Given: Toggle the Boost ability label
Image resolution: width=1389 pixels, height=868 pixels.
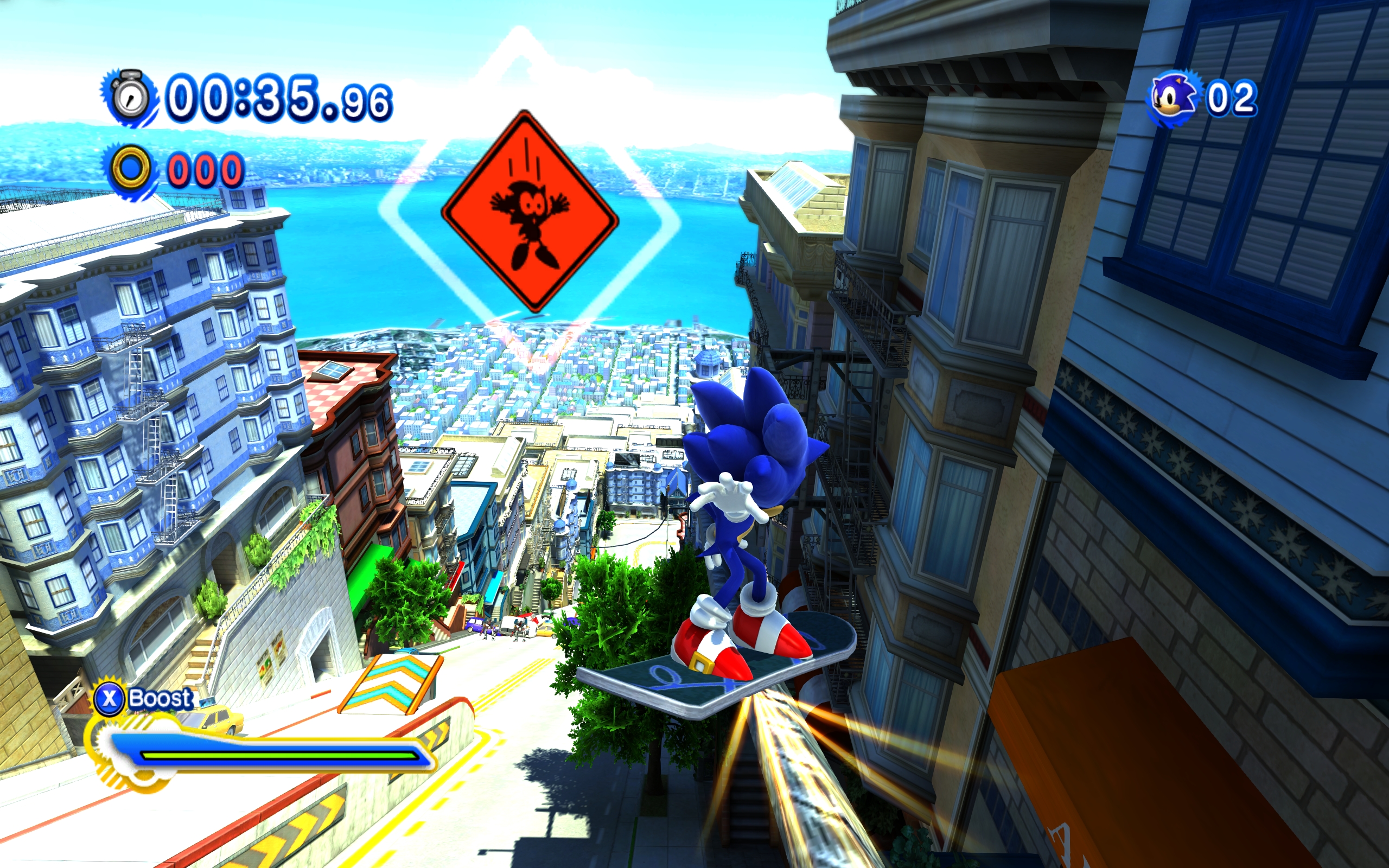Looking at the screenshot, I should click(x=160, y=699).
